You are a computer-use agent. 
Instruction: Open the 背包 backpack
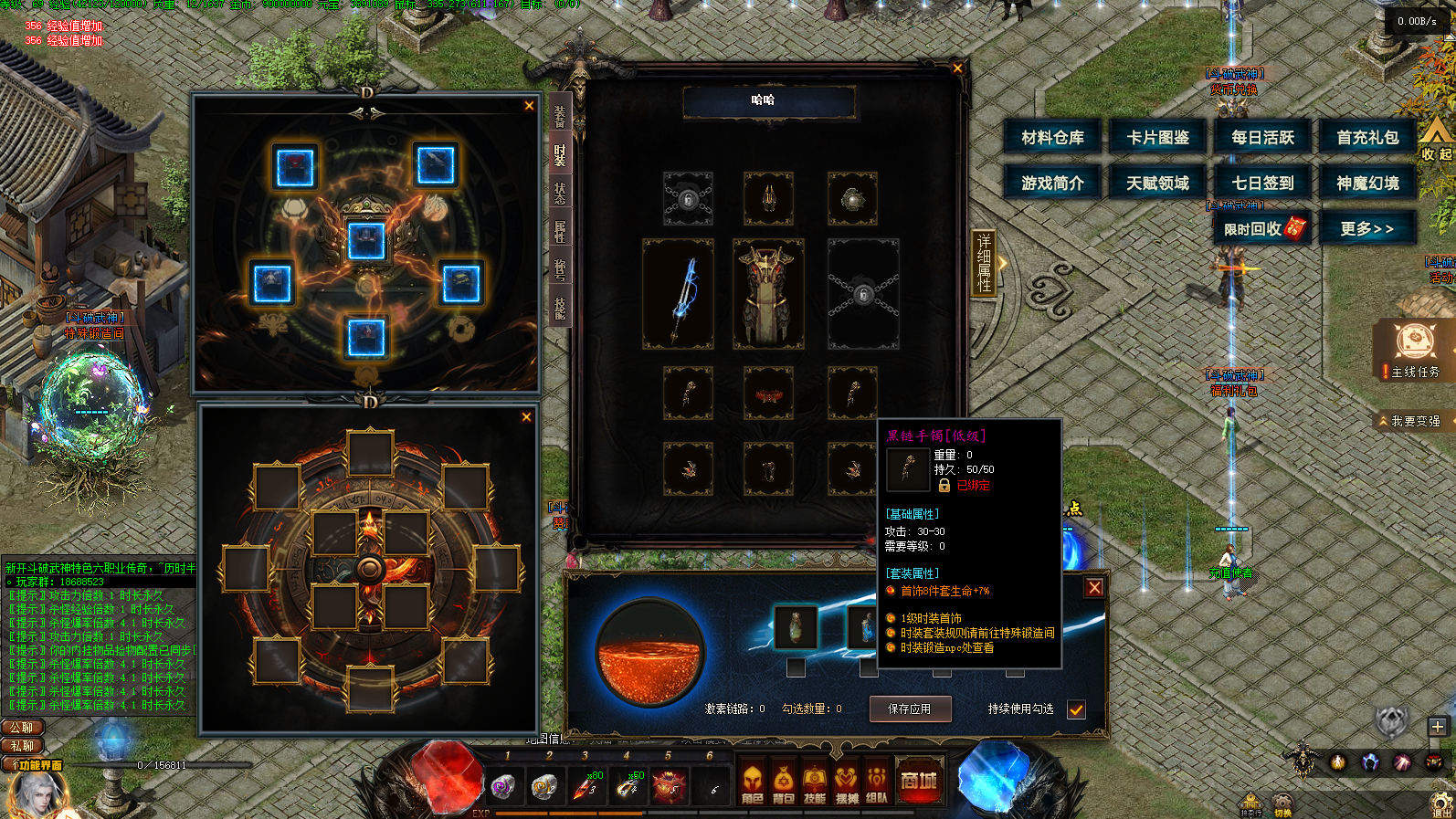(783, 783)
